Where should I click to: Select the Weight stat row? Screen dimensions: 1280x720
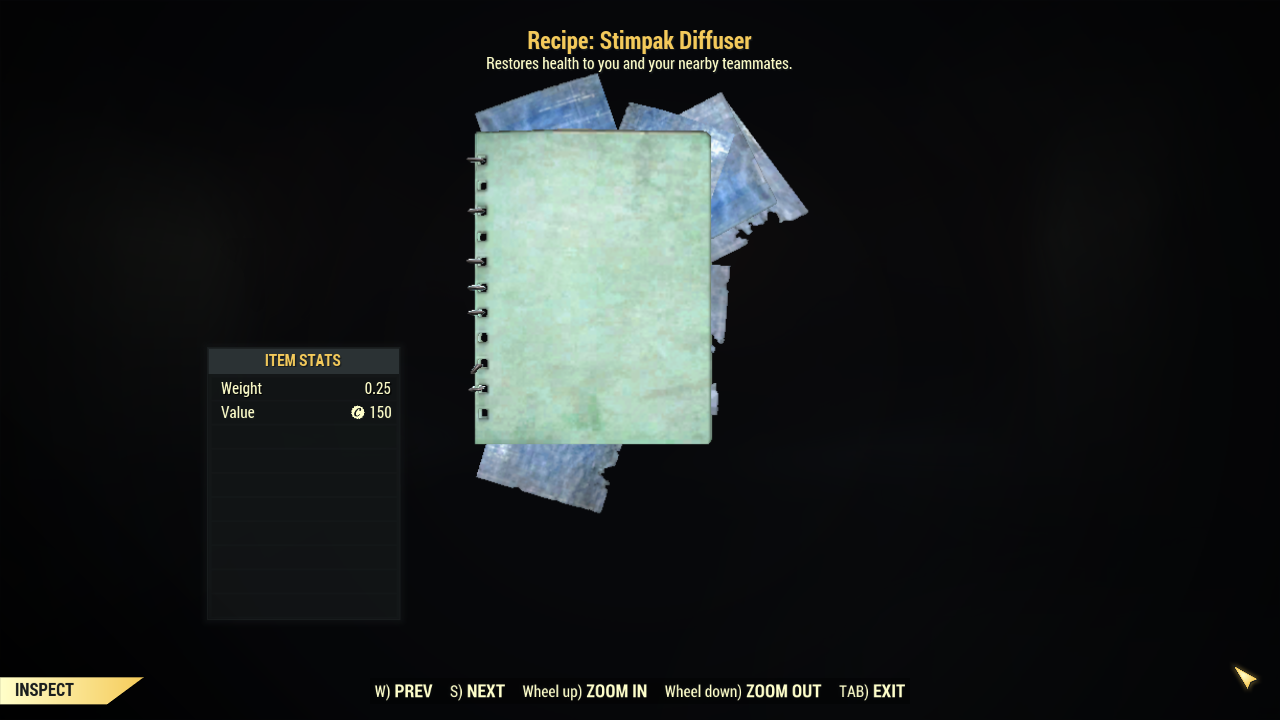point(303,388)
